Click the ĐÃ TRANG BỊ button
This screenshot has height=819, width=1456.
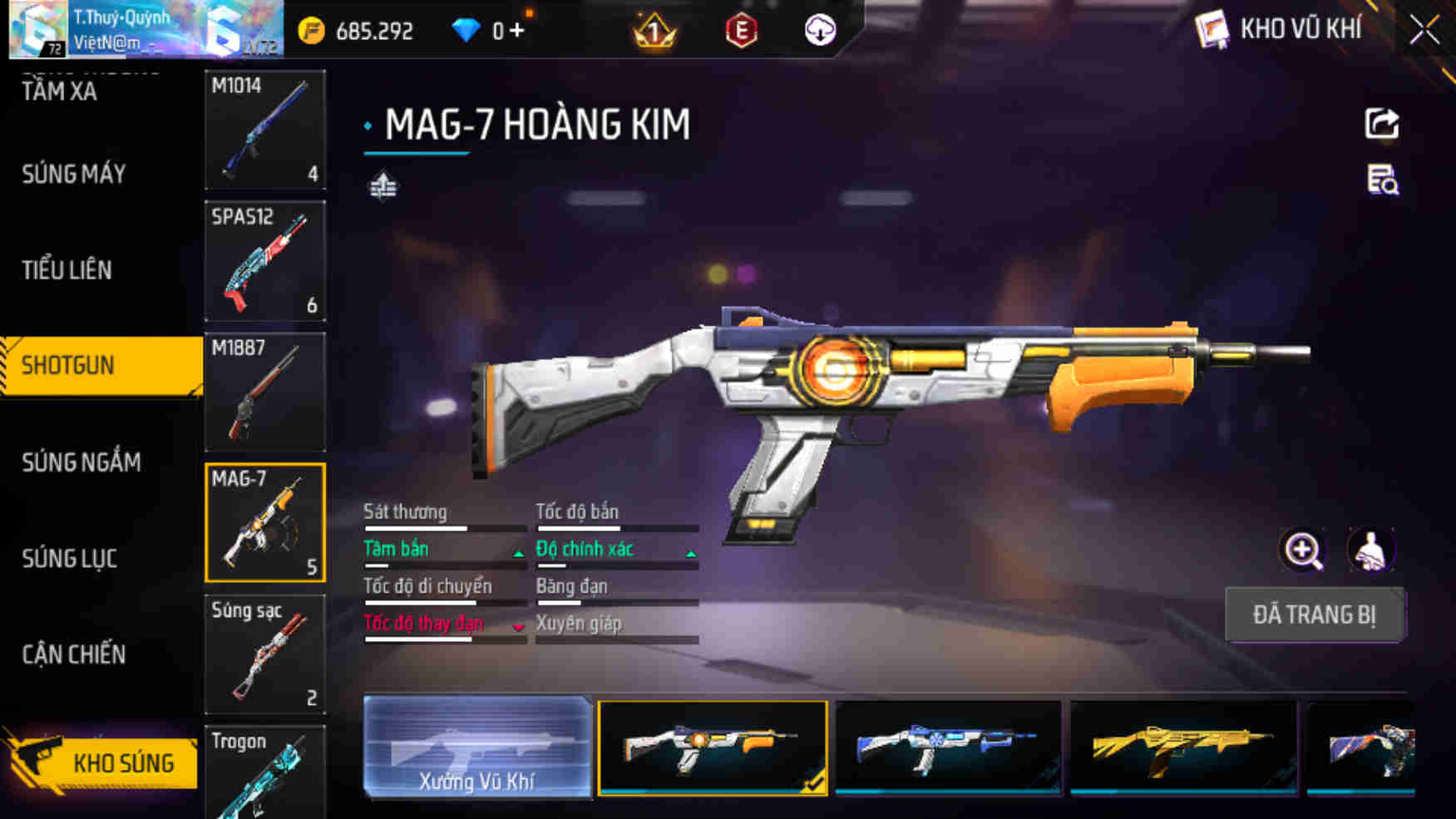1315,615
